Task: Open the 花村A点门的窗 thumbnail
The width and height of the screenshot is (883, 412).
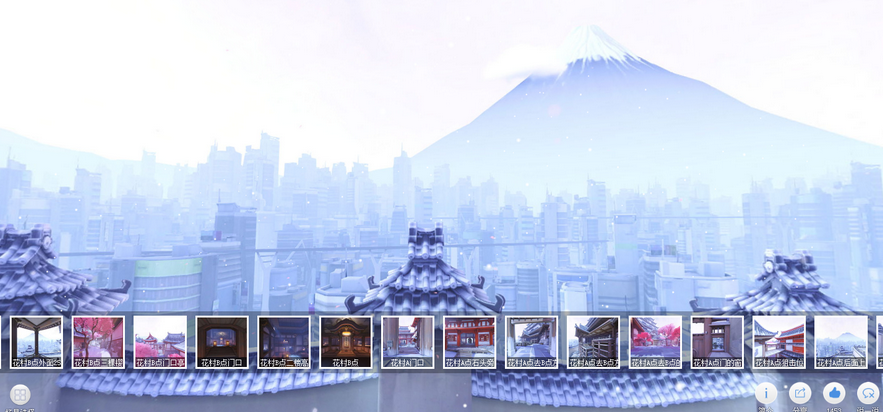Action: click(x=717, y=342)
